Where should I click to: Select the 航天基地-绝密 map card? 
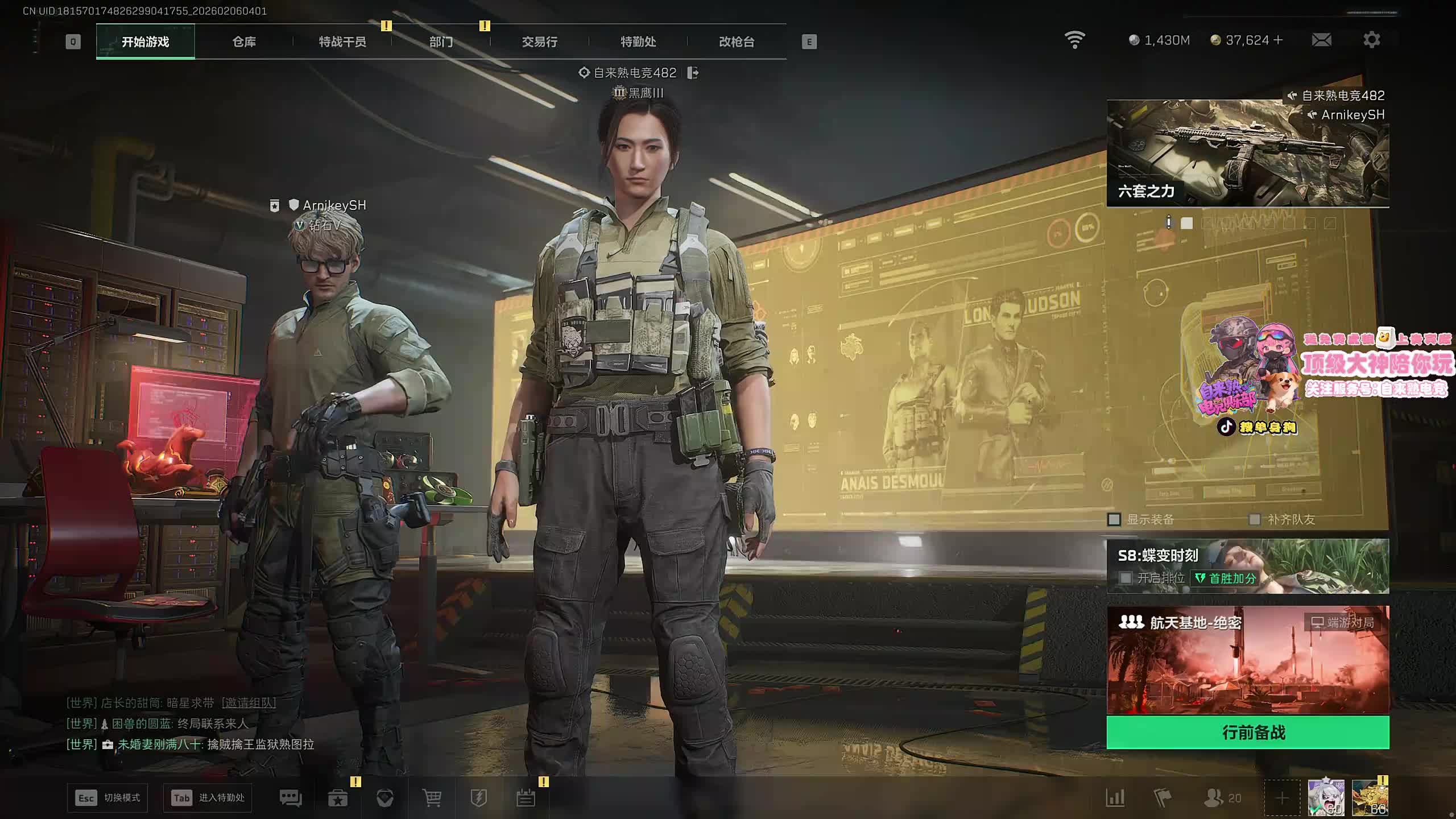1248,660
